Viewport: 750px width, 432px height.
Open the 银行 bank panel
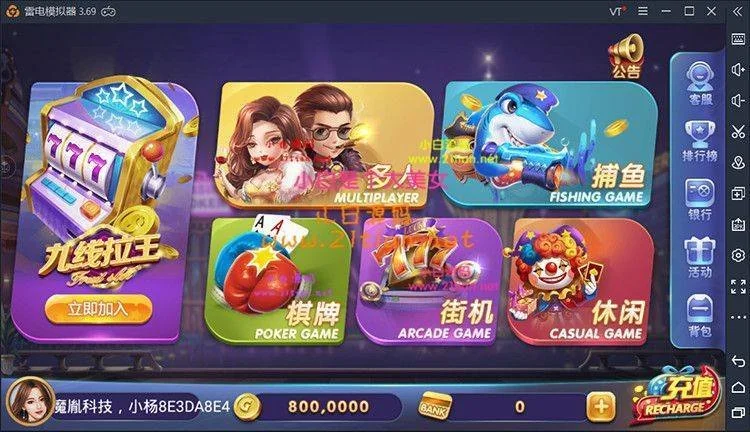(x=699, y=198)
